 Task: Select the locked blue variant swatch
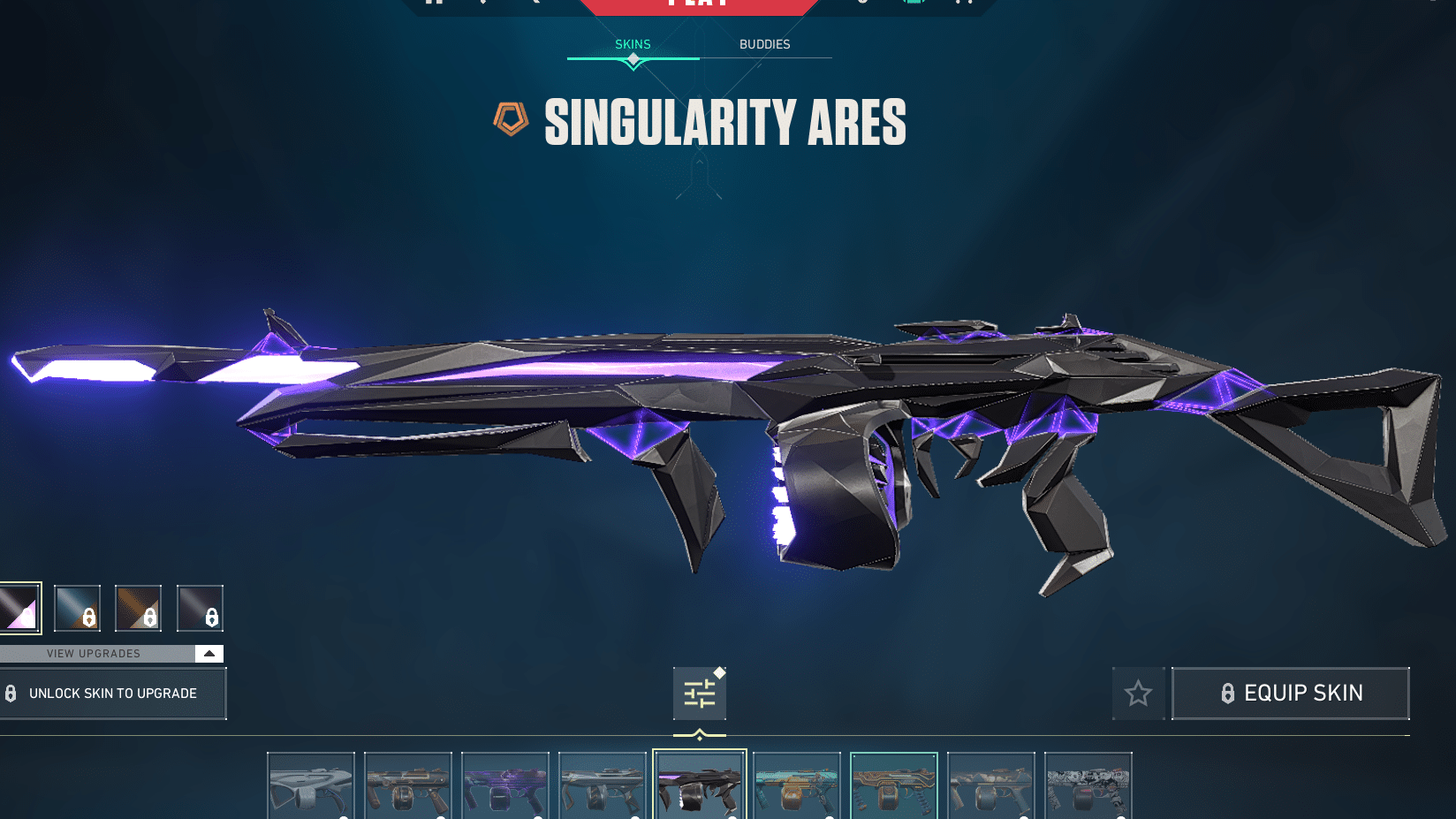77,608
